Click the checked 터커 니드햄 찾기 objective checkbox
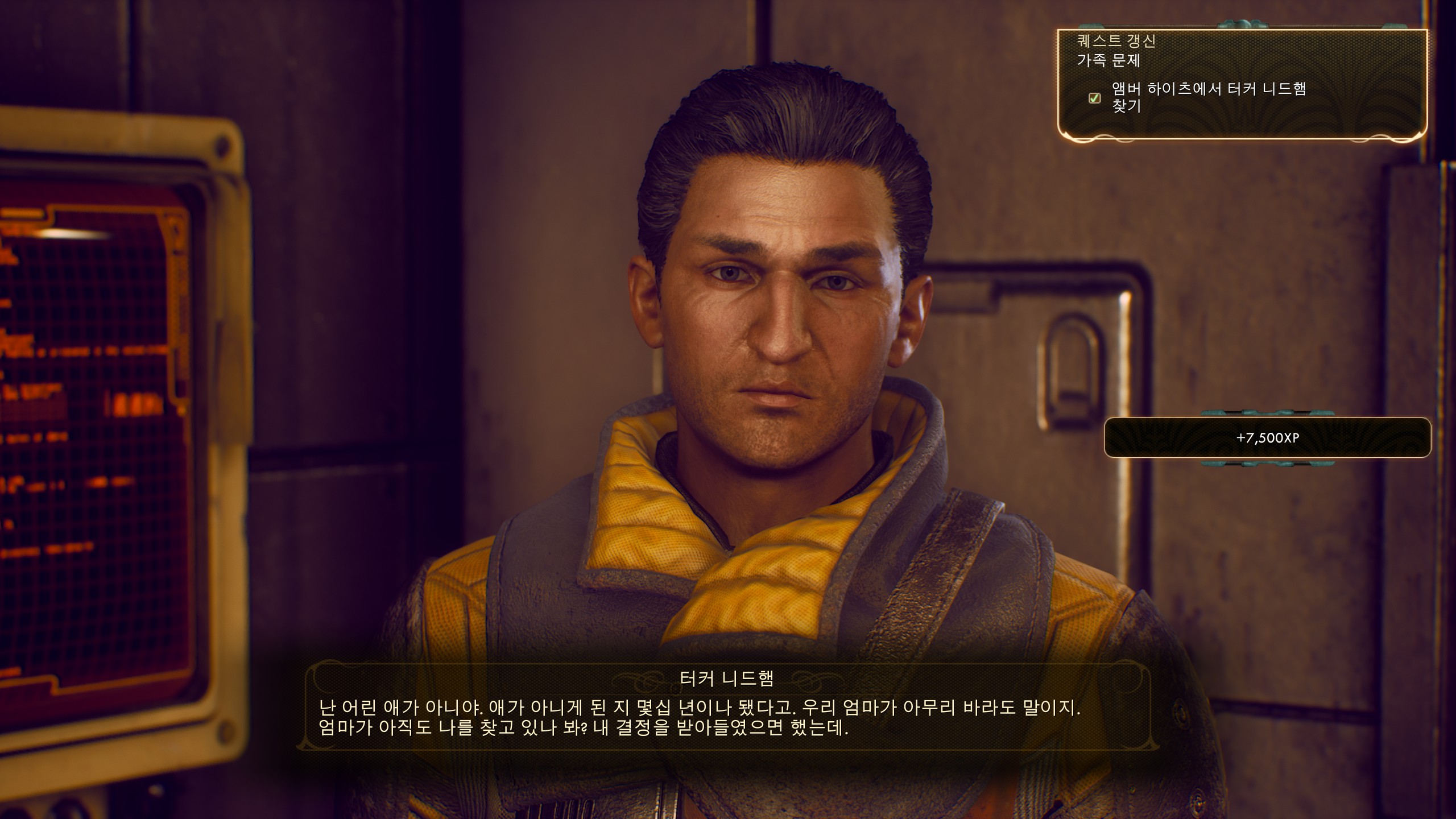 point(1094,98)
